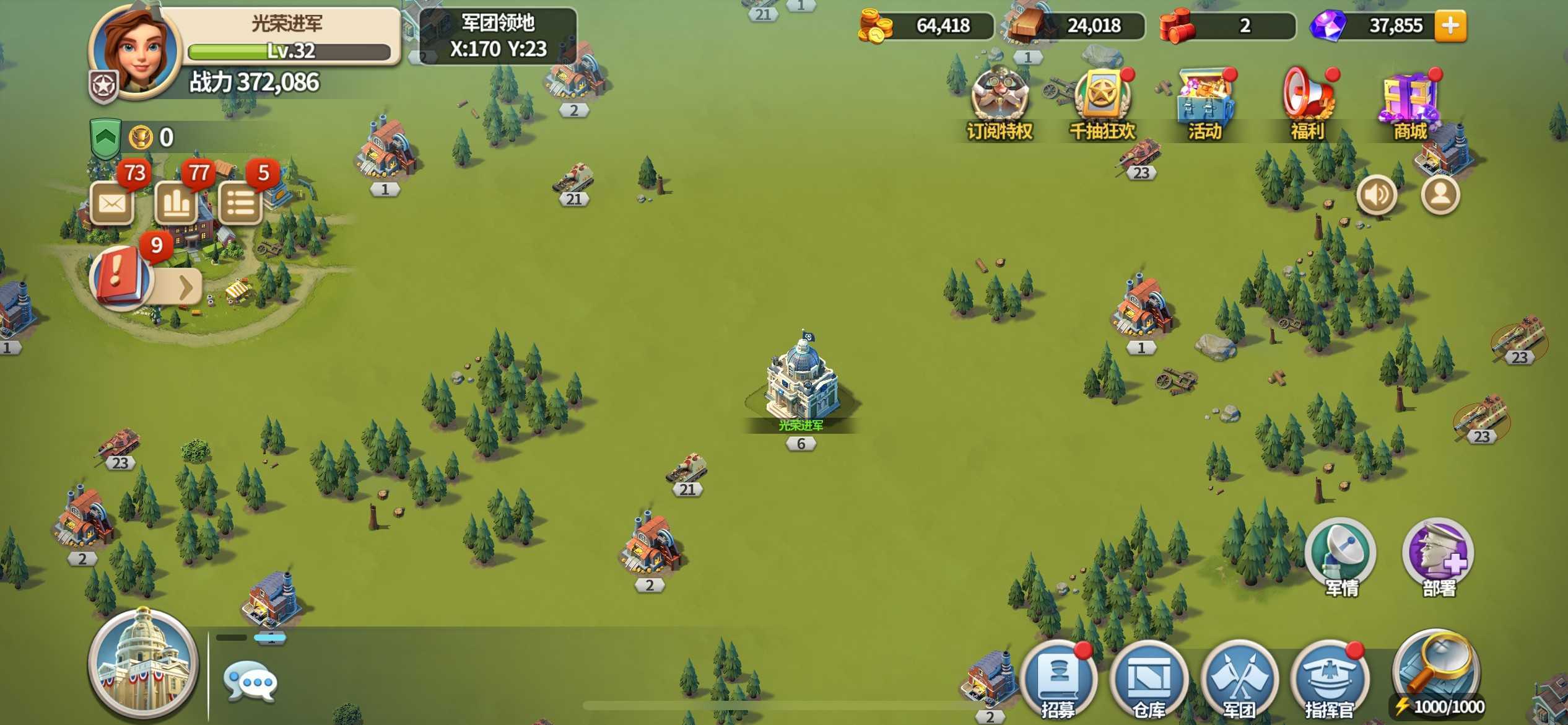Open the 千抽狂欢 event
This screenshot has height=725, width=1568.
tap(1102, 102)
